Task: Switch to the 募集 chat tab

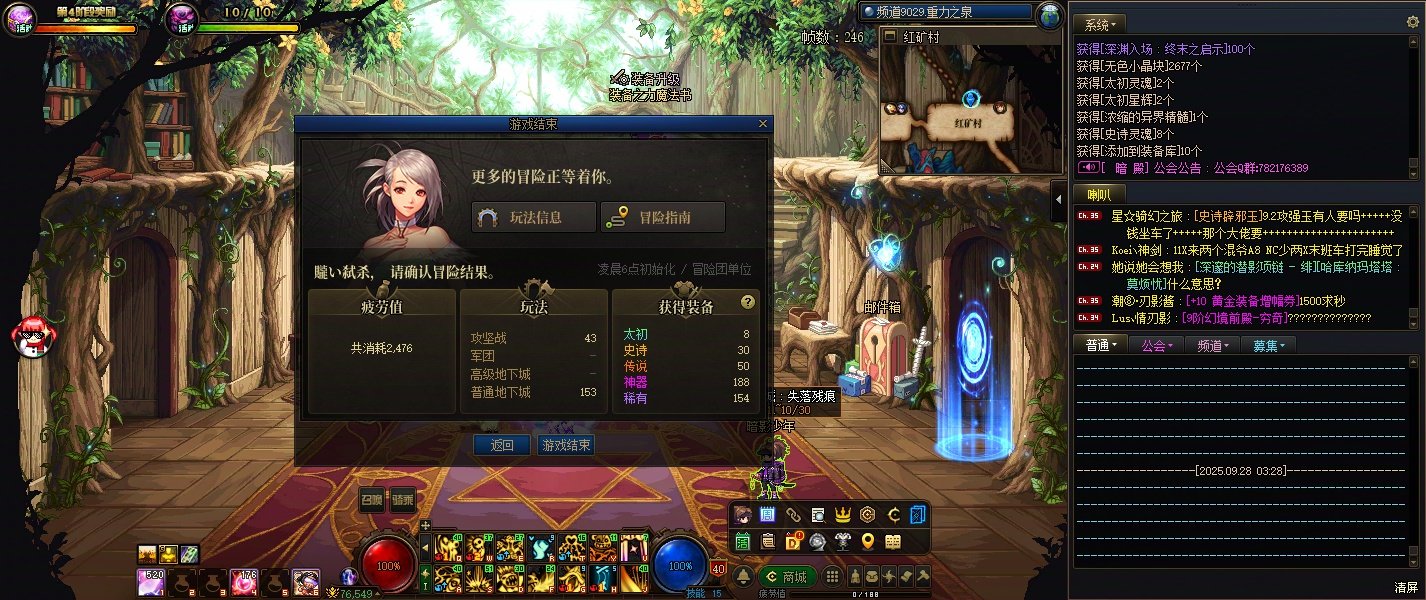Action: pos(1268,345)
